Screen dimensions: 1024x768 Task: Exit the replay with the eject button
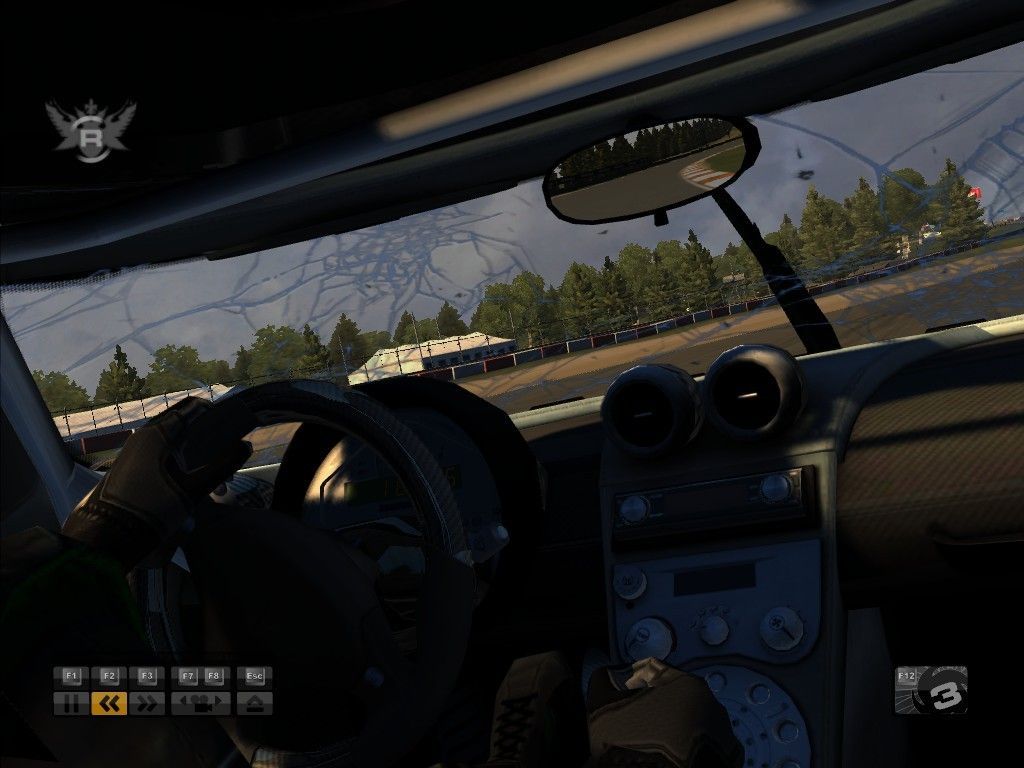click(x=255, y=704)
